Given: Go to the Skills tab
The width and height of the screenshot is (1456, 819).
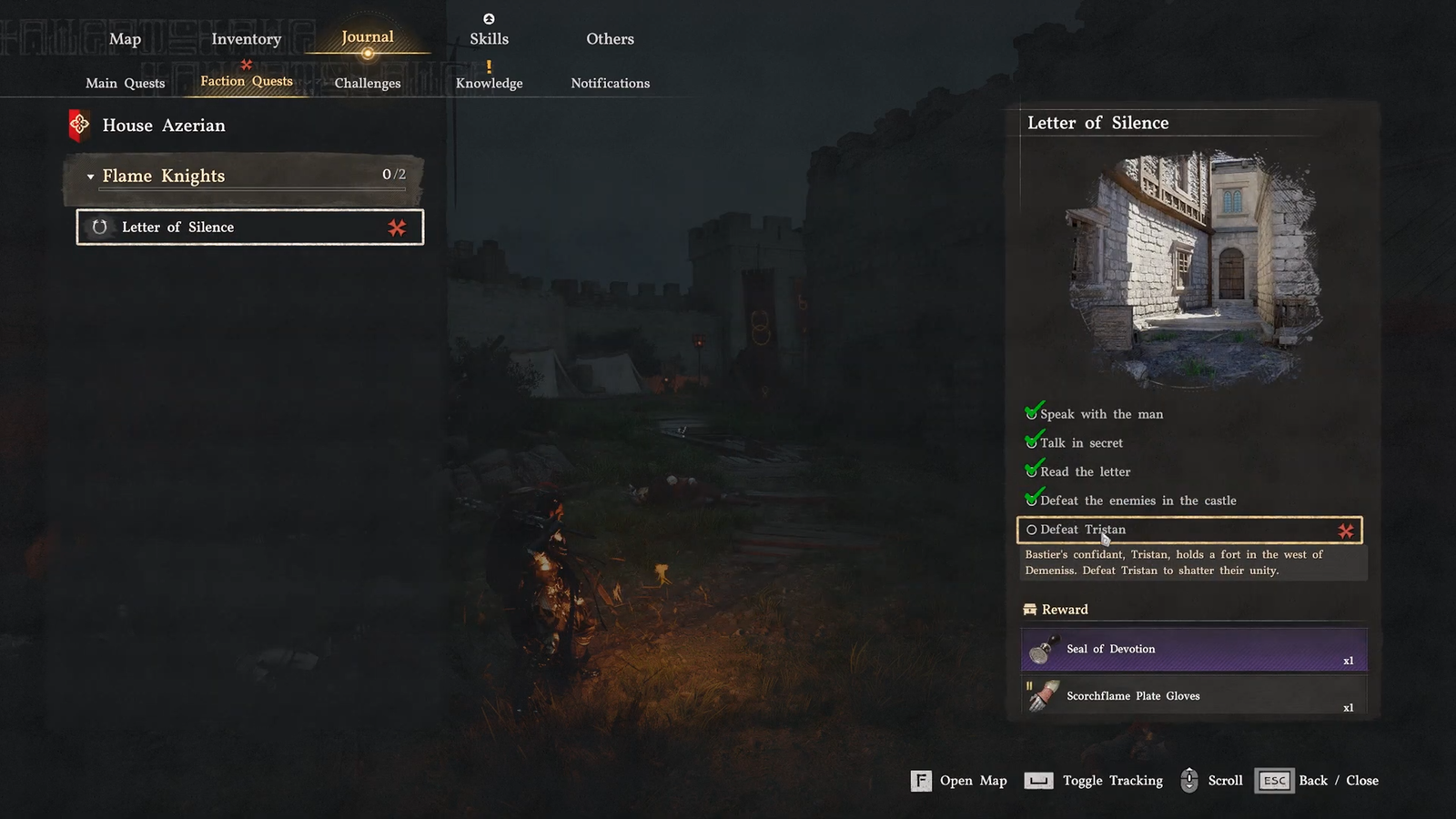Looking at the screenshot, I should (x=489, y=39).
